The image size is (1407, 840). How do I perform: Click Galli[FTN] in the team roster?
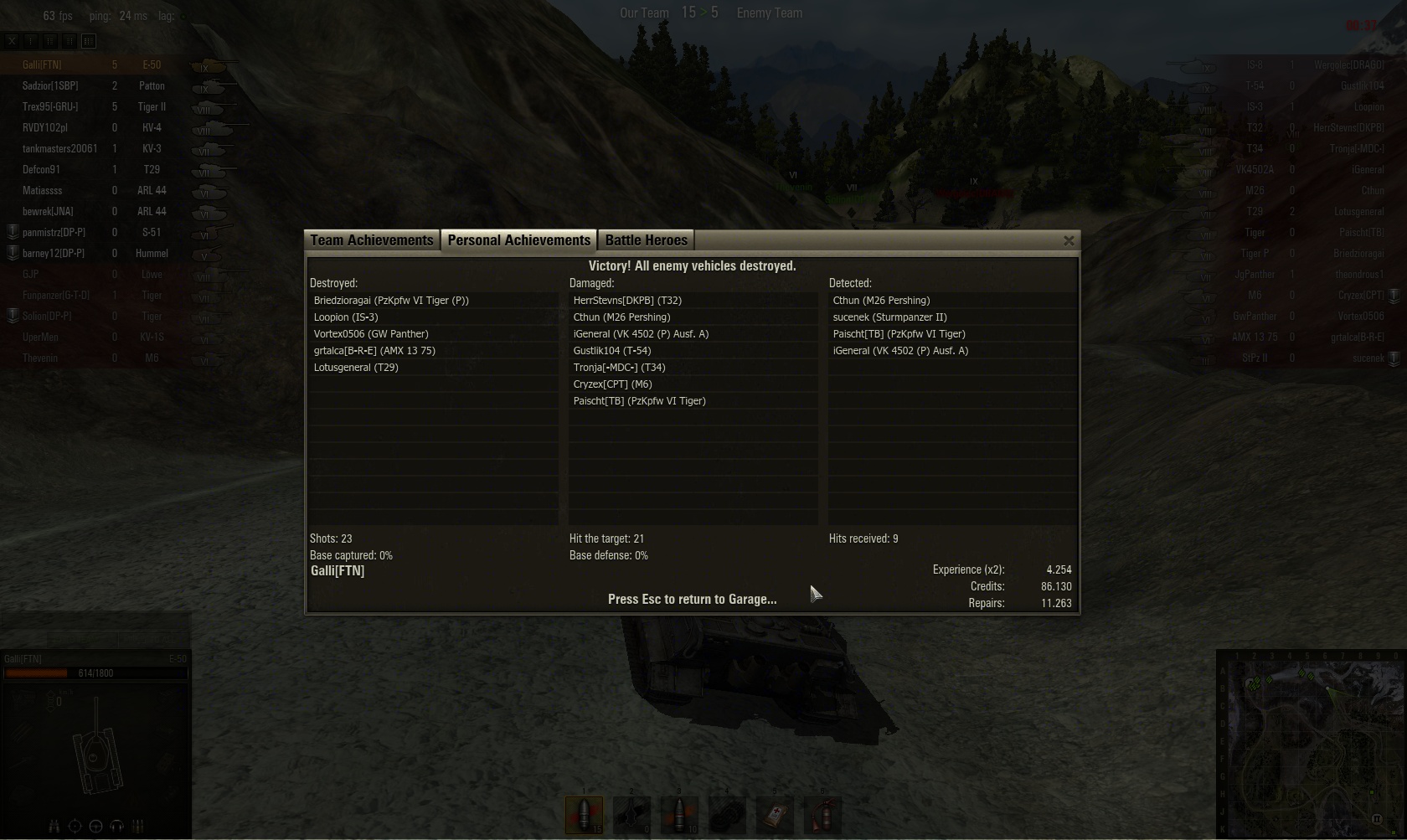pyautogui.click(x=42, y=65)
